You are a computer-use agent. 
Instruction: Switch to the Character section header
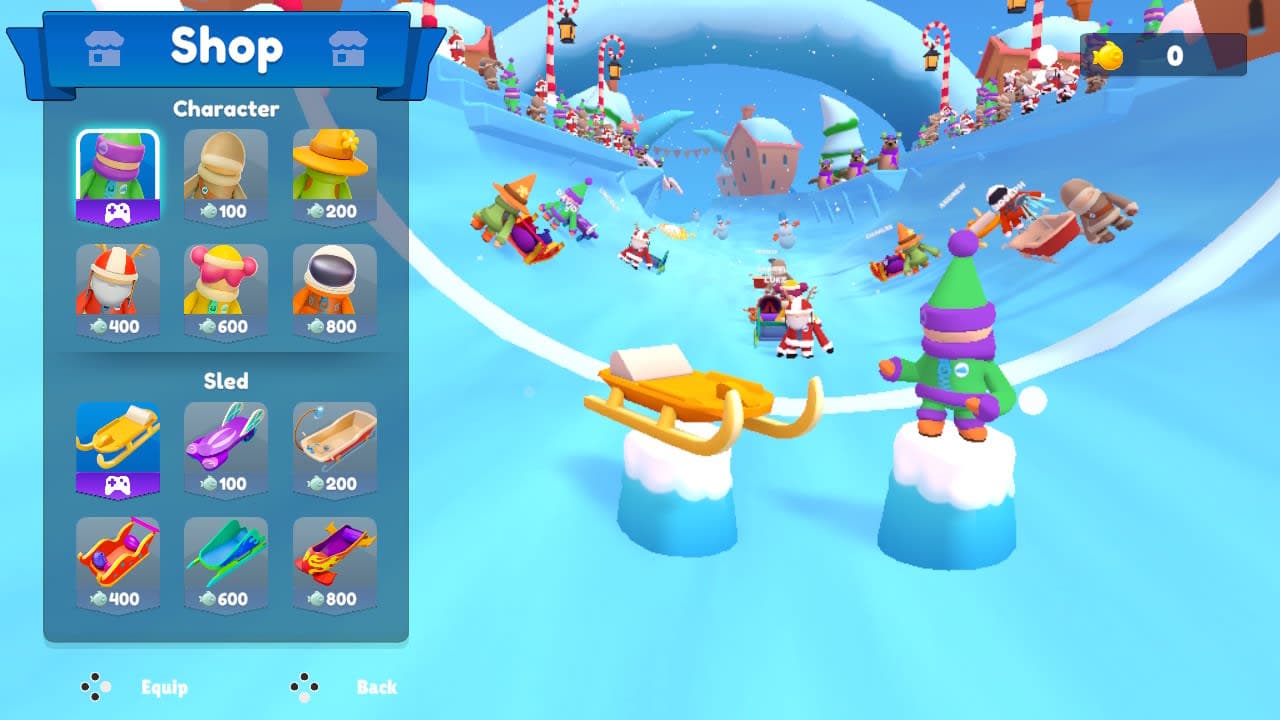point(225,109)
